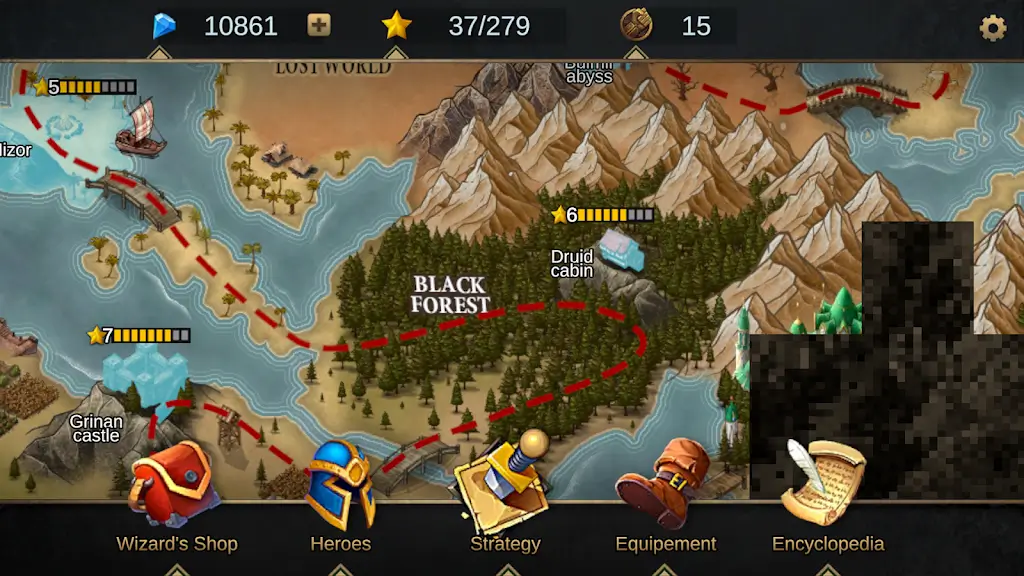Click the plus button to add gems

pyautogui.click(x=319, y=26)
